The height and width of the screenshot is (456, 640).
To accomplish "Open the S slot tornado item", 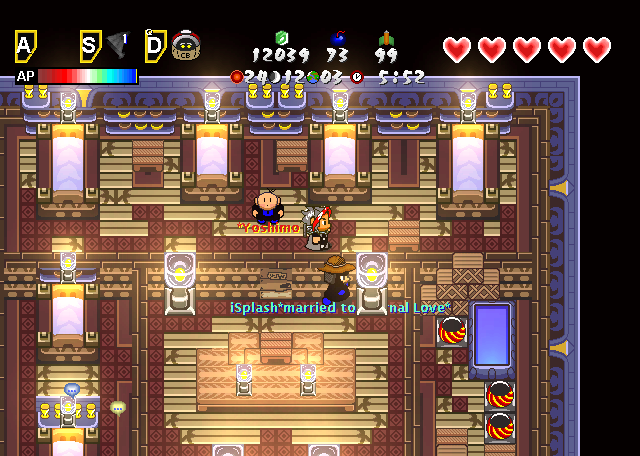I will [117, 45].
